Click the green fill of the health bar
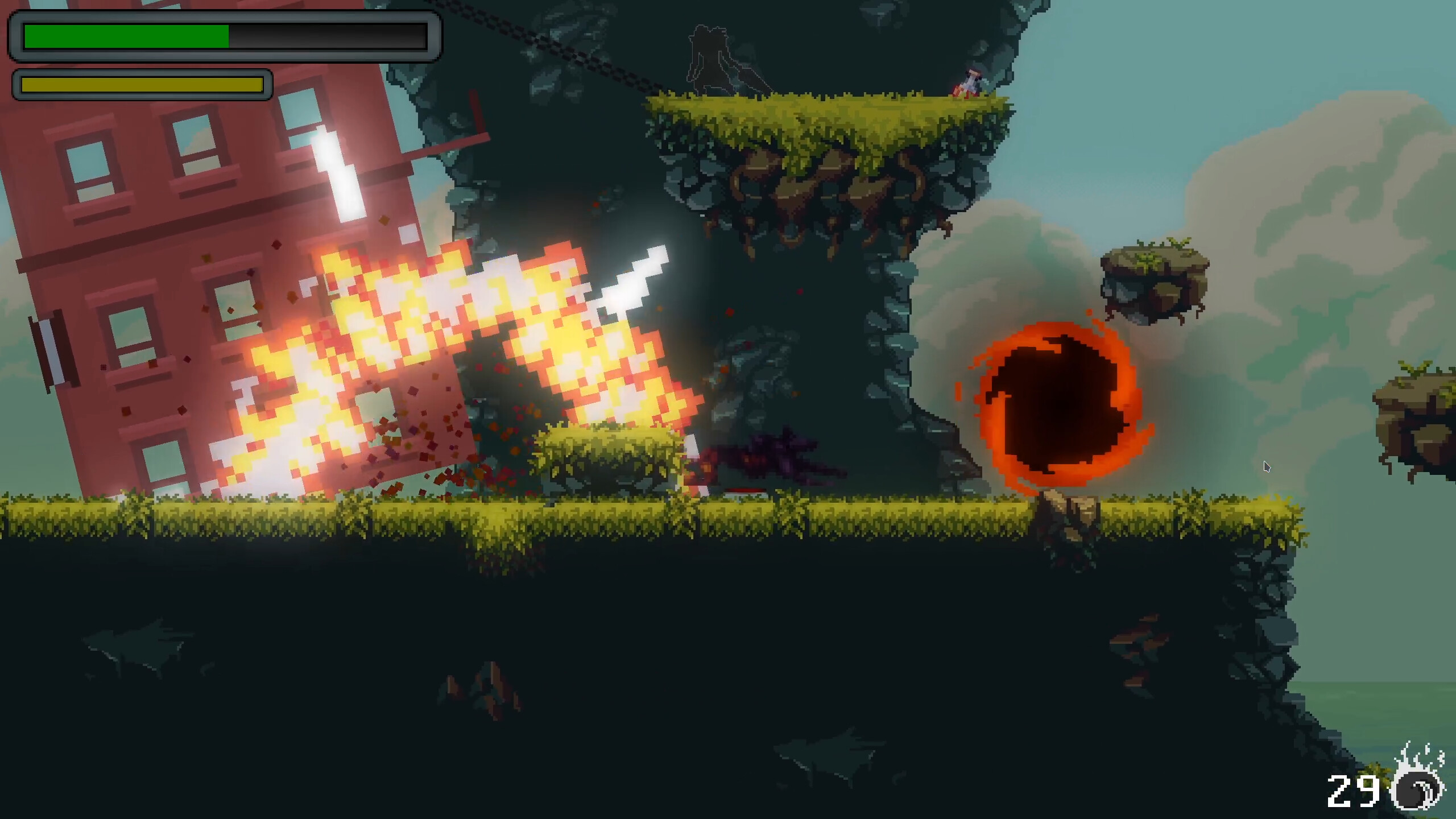Screen dimensions: 1456x819 (x=125, y=37)
